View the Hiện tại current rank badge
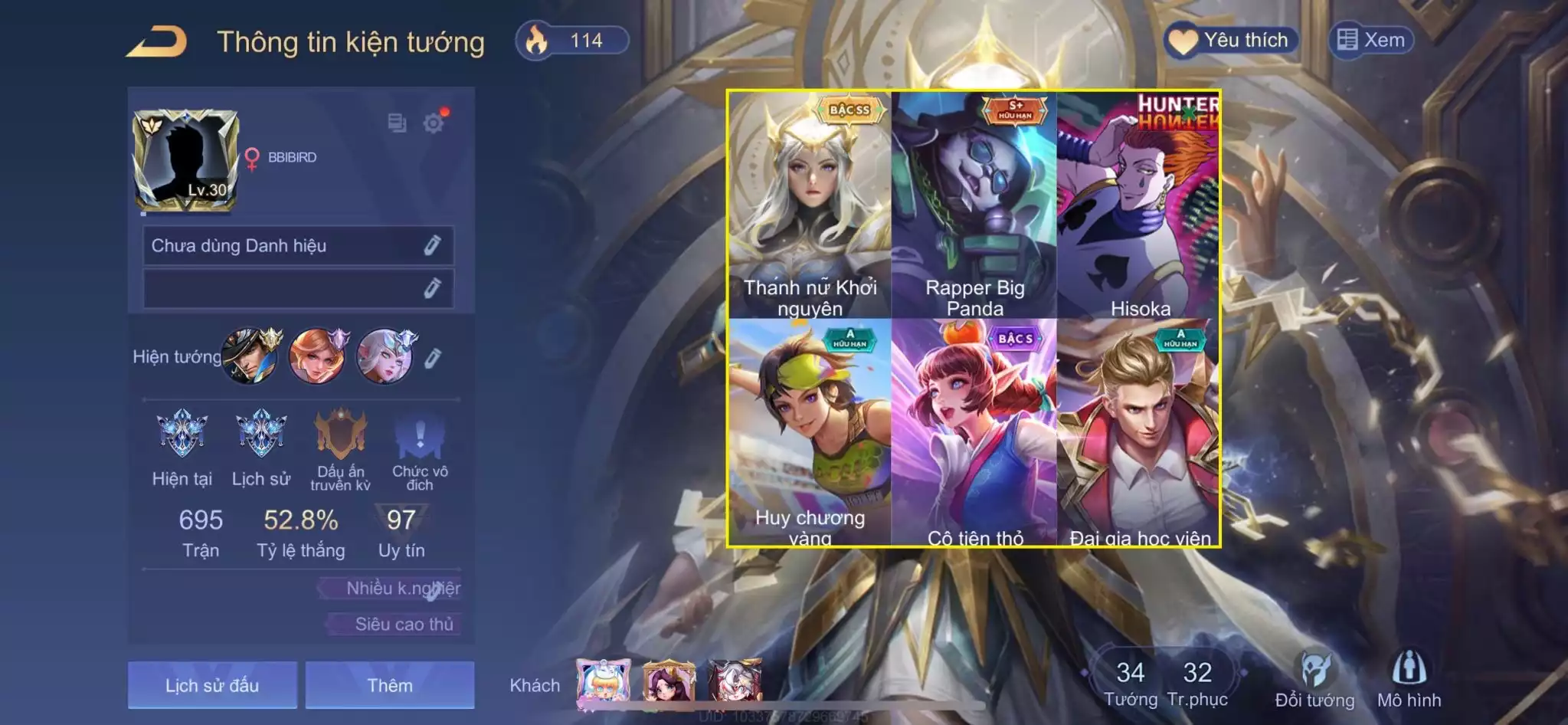Viewport: 1568px width, 725px height. point(182,436)
